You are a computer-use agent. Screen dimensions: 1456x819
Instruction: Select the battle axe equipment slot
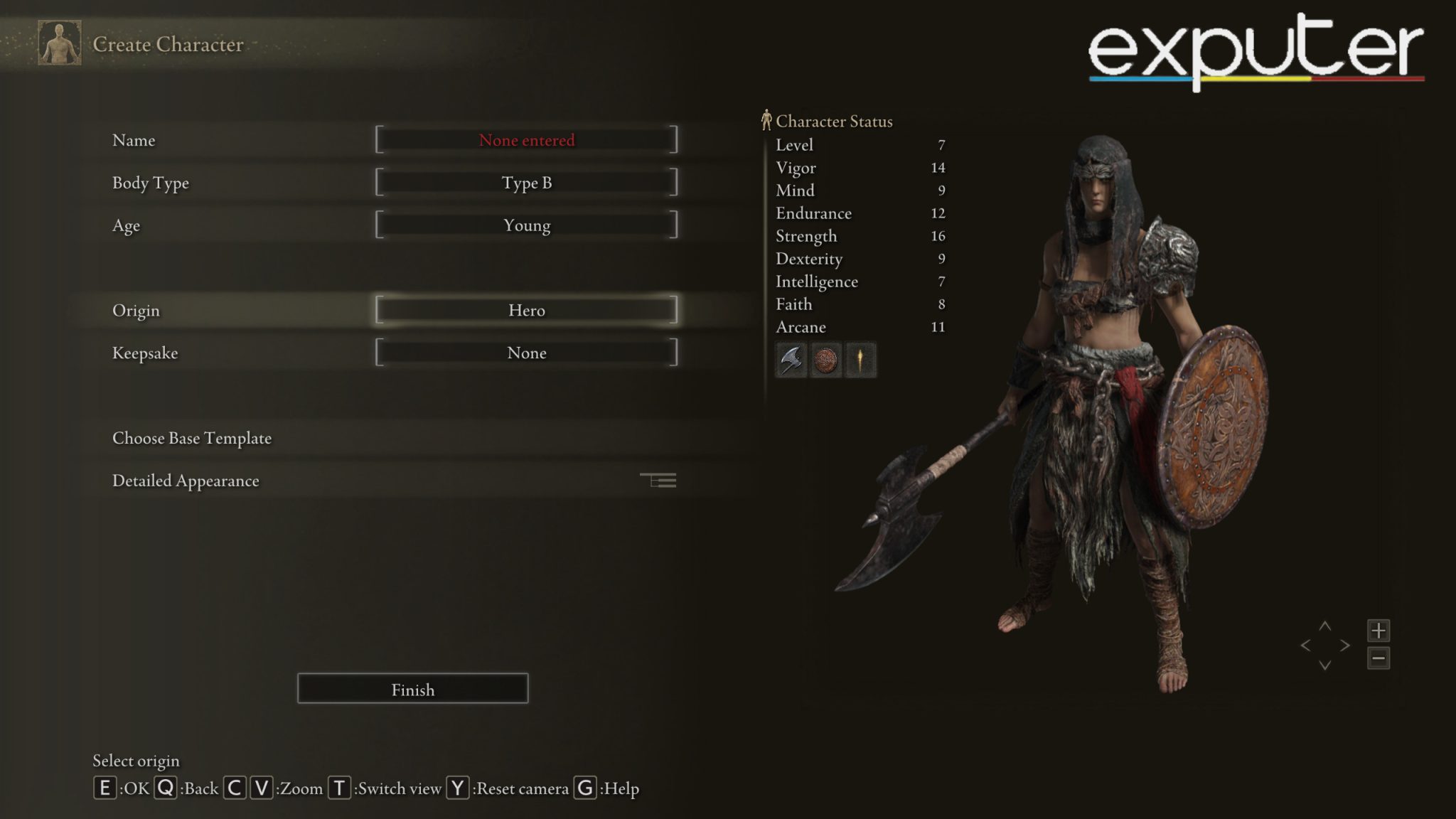coord(791,360)
